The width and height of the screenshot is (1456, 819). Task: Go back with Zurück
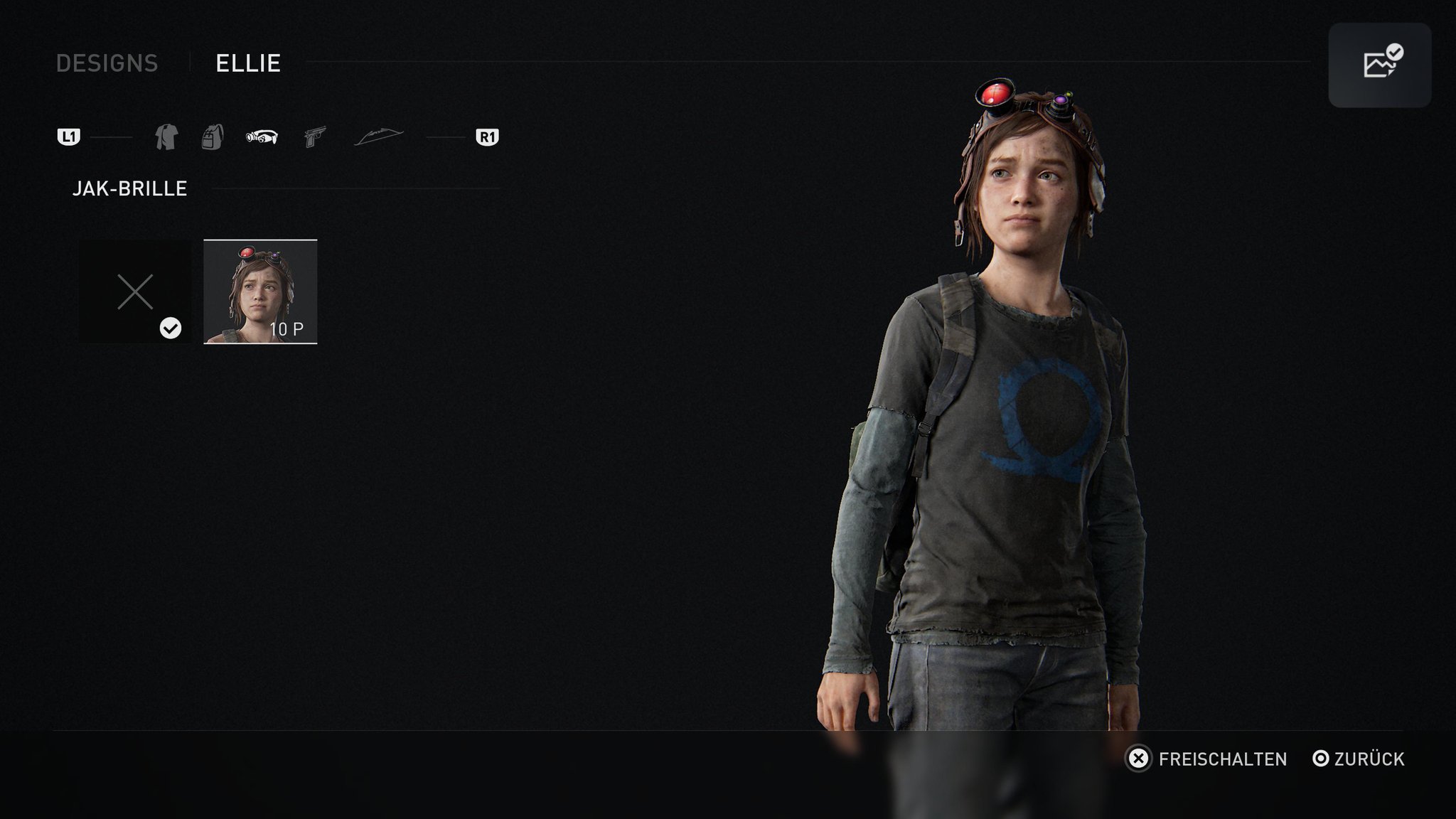1359,759
